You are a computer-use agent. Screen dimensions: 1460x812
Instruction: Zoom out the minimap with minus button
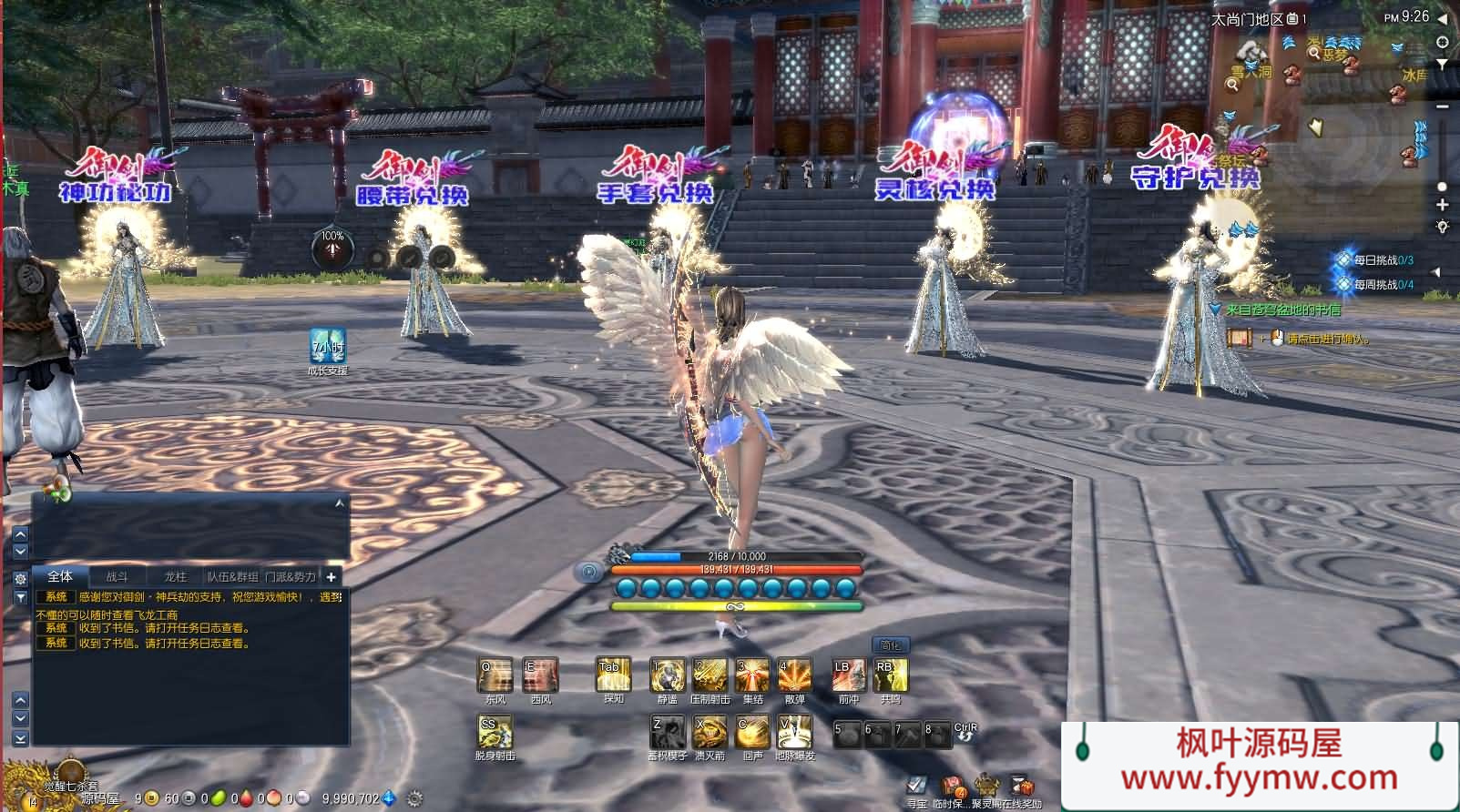pos(1442,107)
